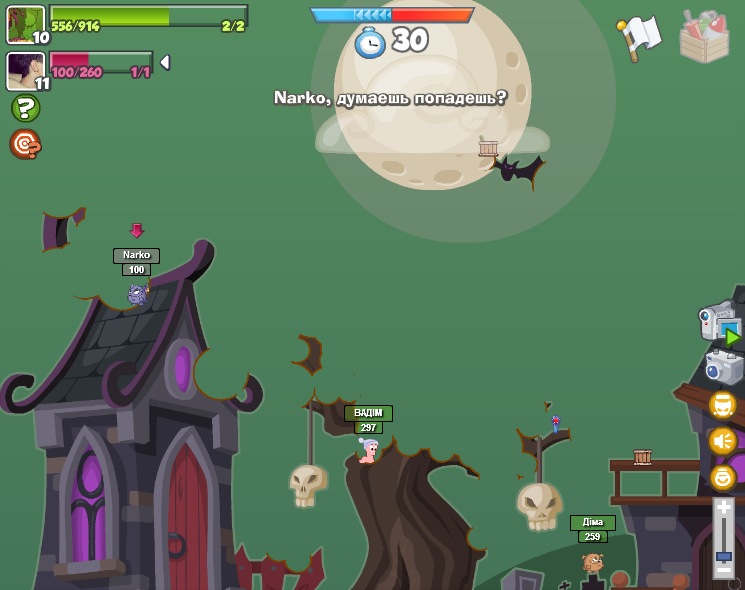Zoom in with the plus button
745x590 pixels.
tap(723, 509)
